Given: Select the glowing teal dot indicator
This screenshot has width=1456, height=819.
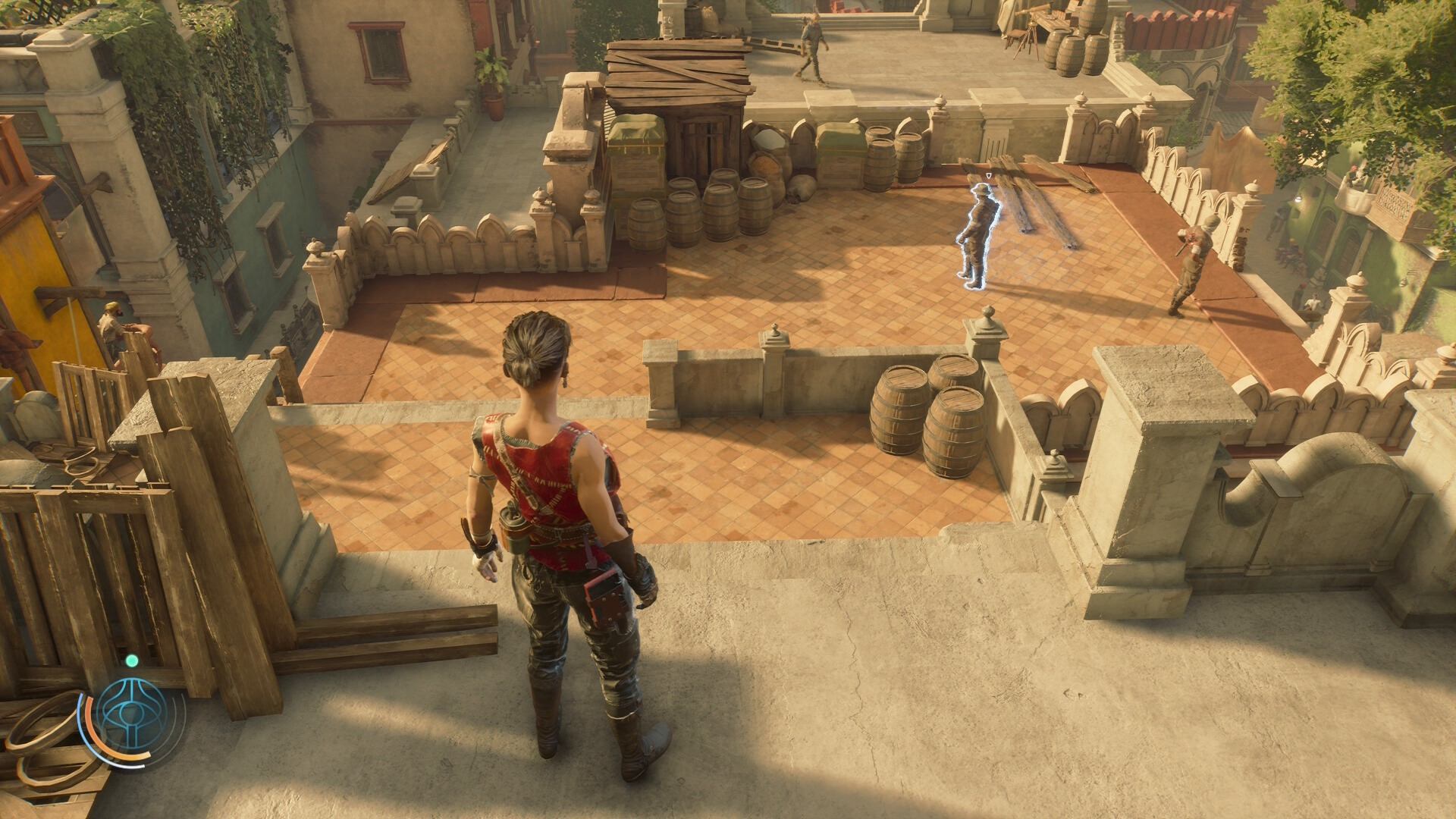Looking at the screenshot, I should pyautogui.click(x=132, y=661).
